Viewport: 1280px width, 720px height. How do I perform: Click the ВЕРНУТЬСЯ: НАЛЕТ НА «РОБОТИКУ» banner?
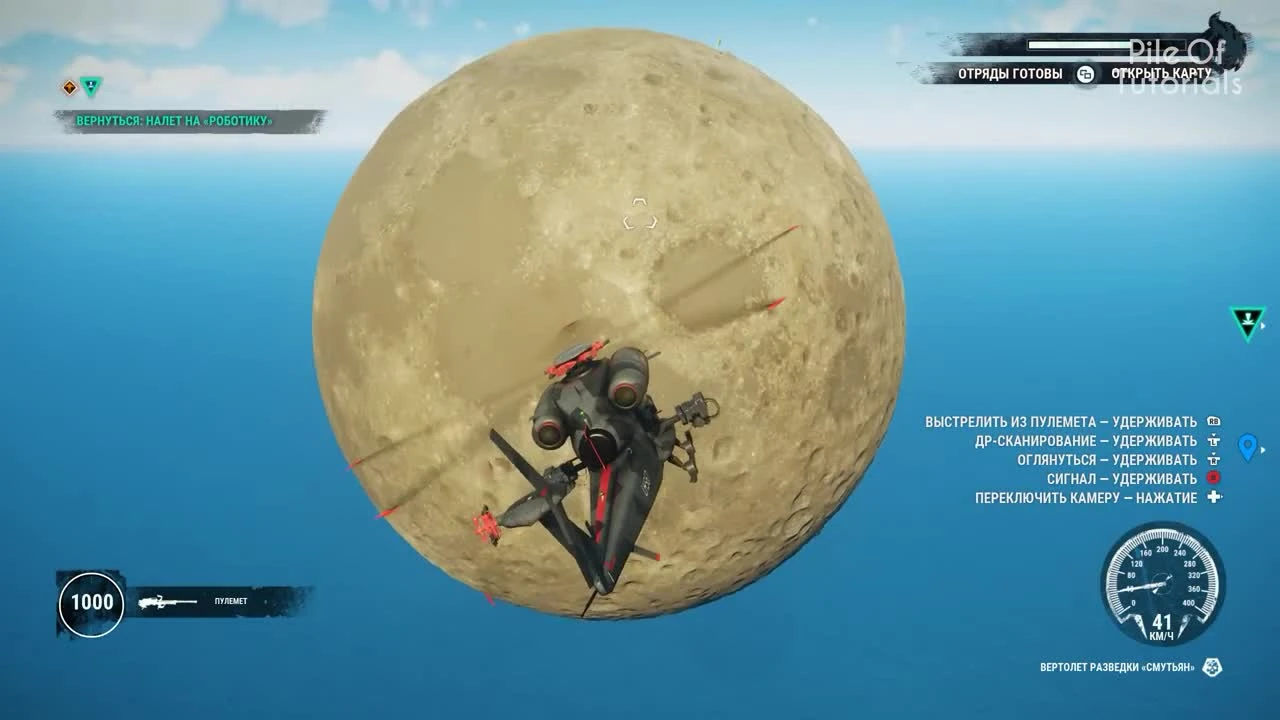click(174, 119)
